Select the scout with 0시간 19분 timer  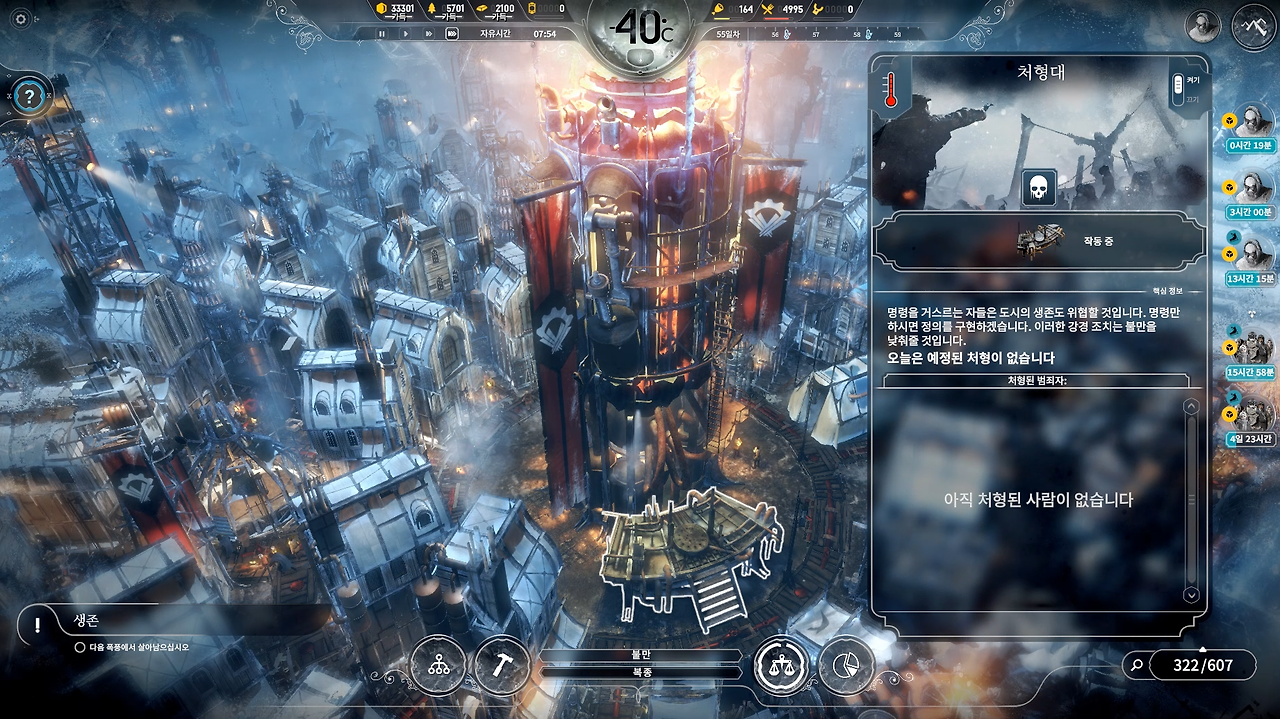(x=1252, y=122)
